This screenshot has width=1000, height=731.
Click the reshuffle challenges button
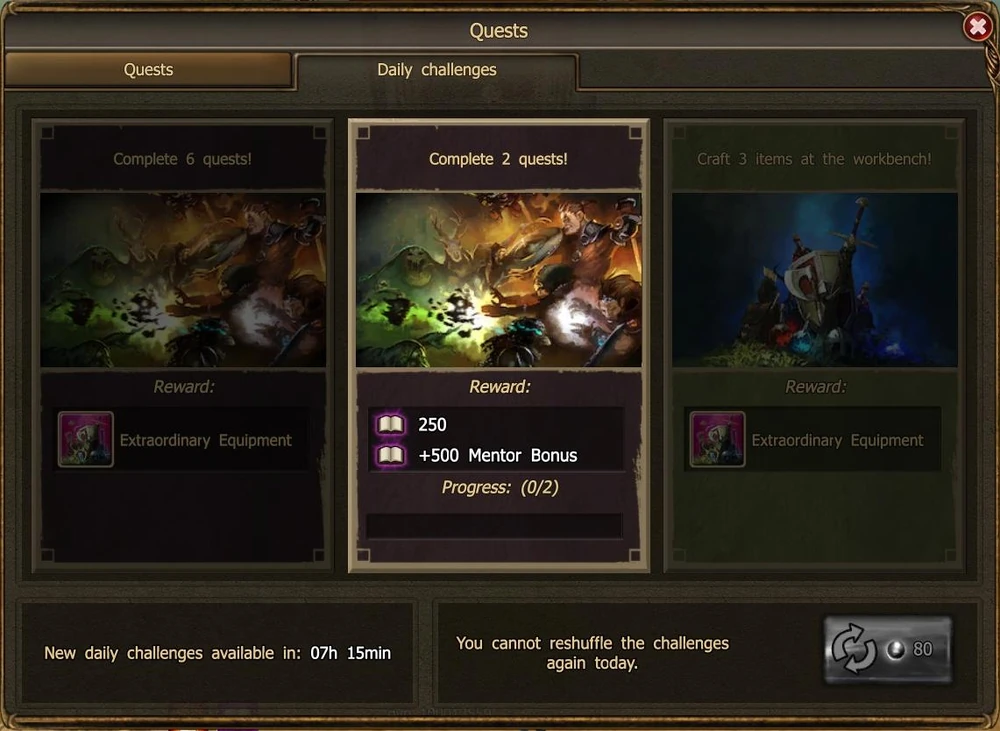coord(887,650)
